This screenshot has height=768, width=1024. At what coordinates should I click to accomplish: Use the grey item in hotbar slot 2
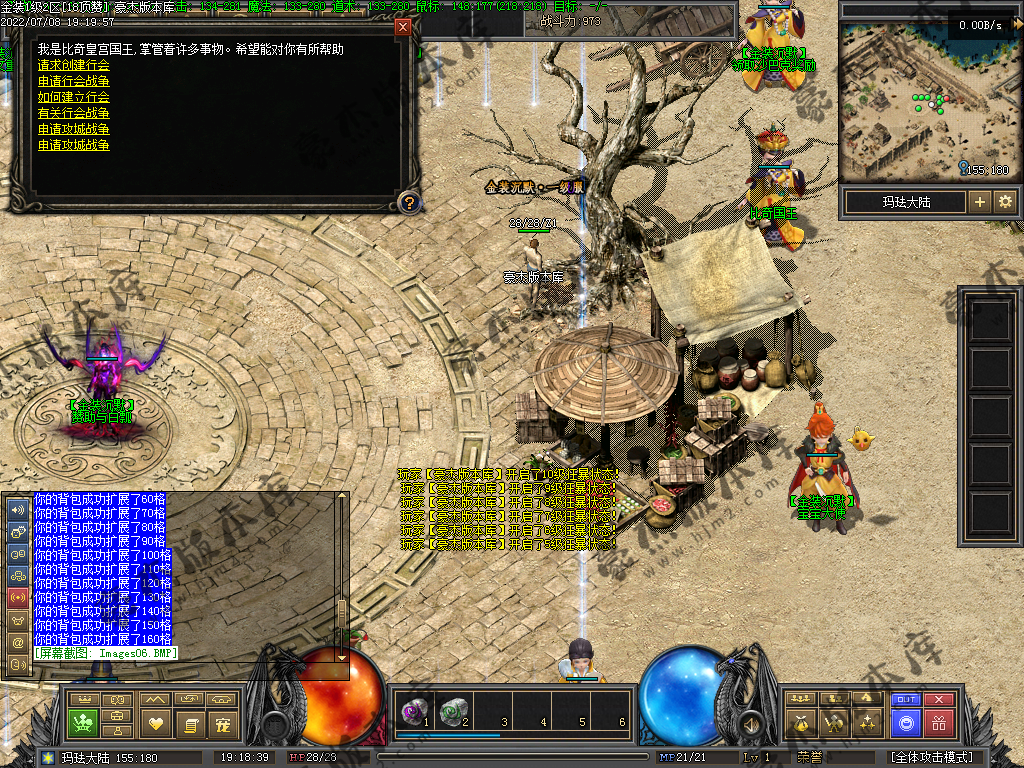[x=453, y=712]
